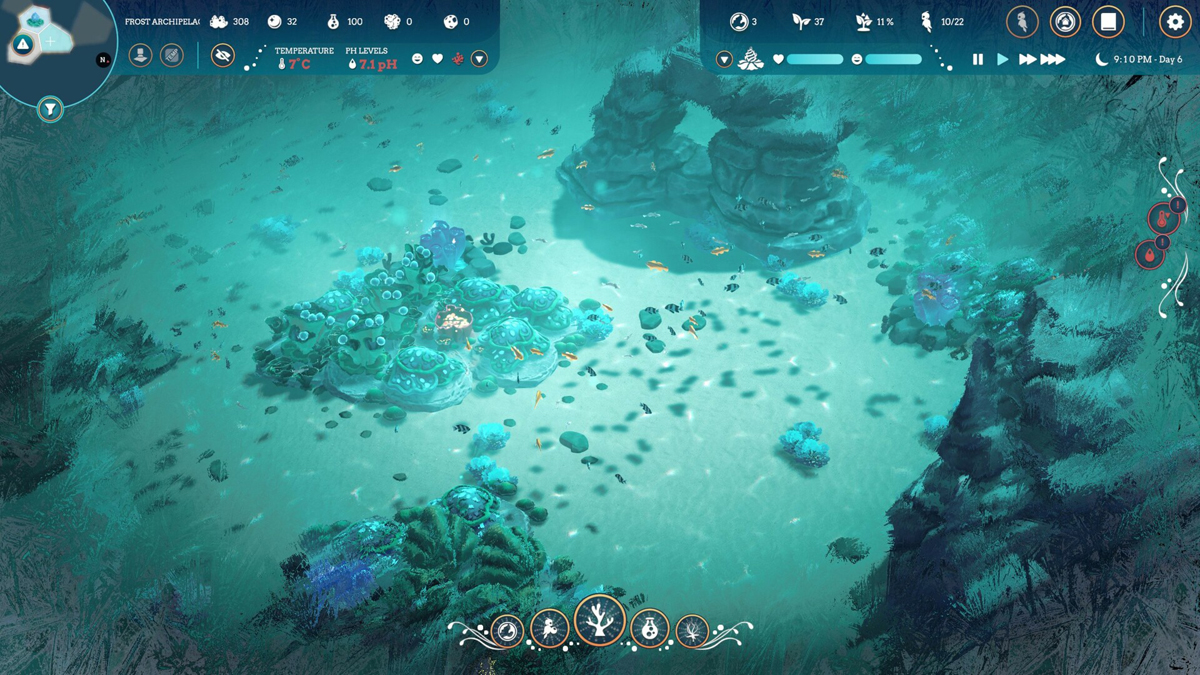This screenshot has height=675, width=1200.
Task: Click the plus hexagon tile on minimap
Action: click(51, 42)
